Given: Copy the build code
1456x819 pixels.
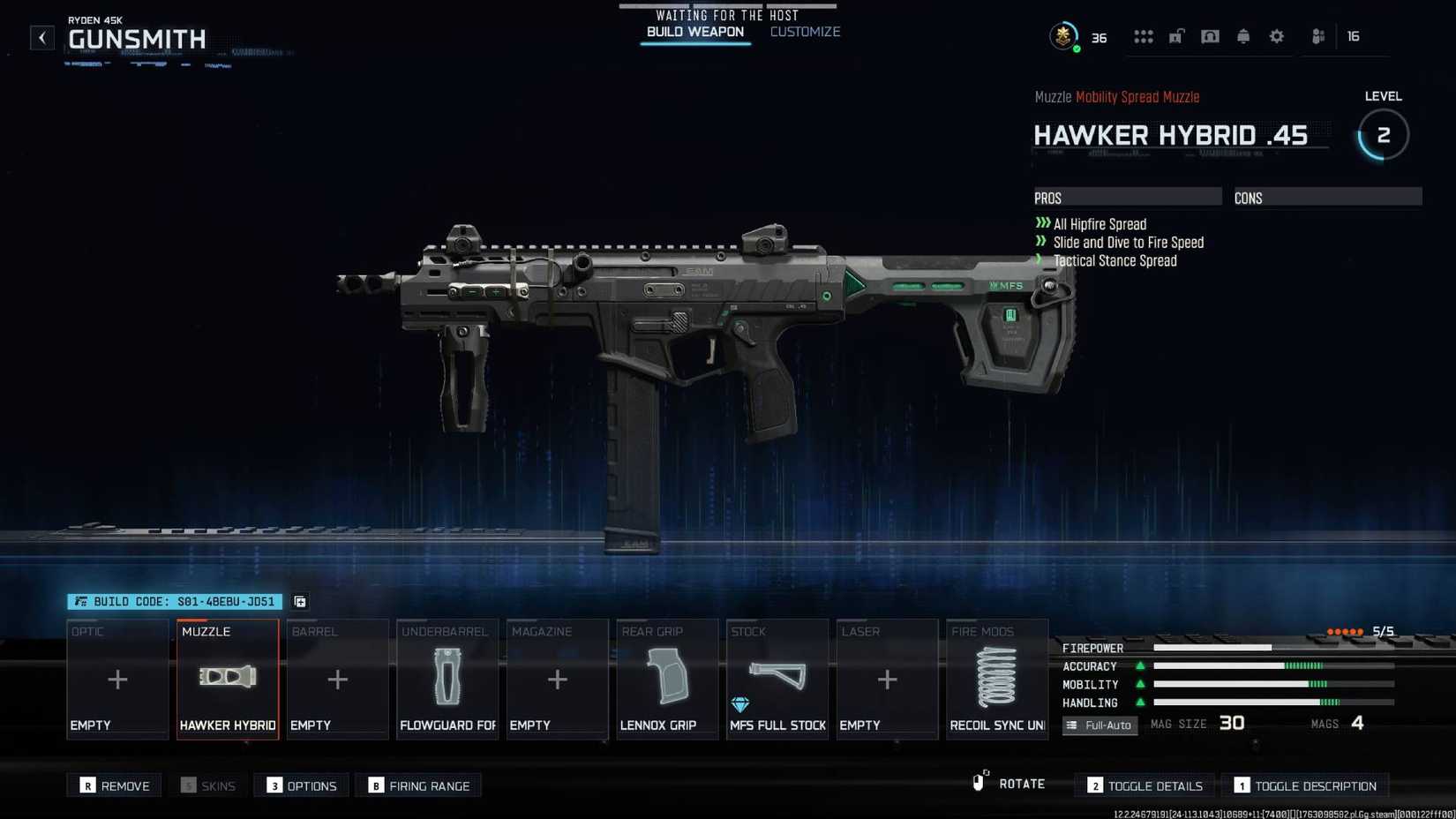Looking at the screenshot, I should pos(298,601).
